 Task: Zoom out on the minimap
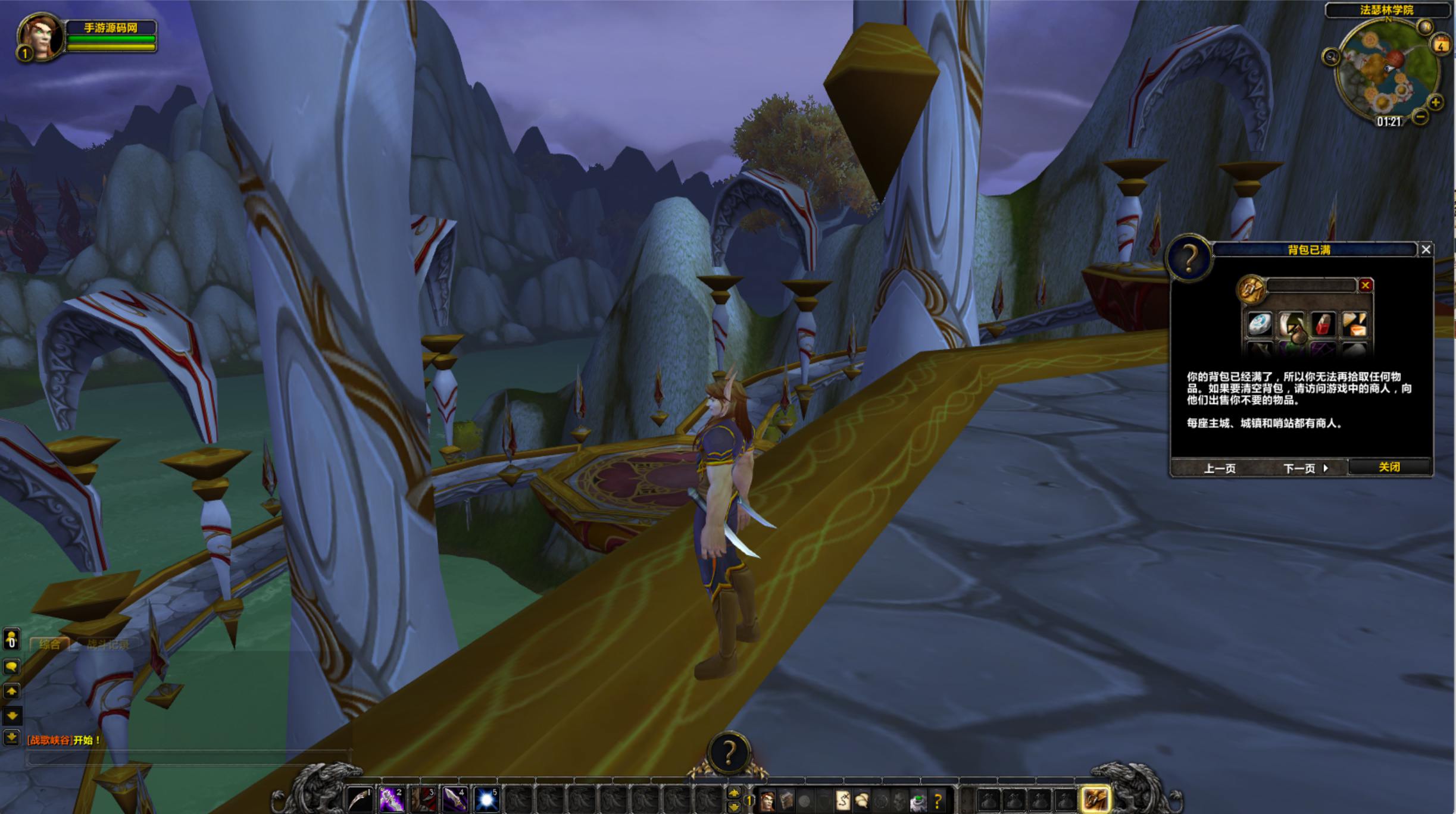pos(1420,117)
